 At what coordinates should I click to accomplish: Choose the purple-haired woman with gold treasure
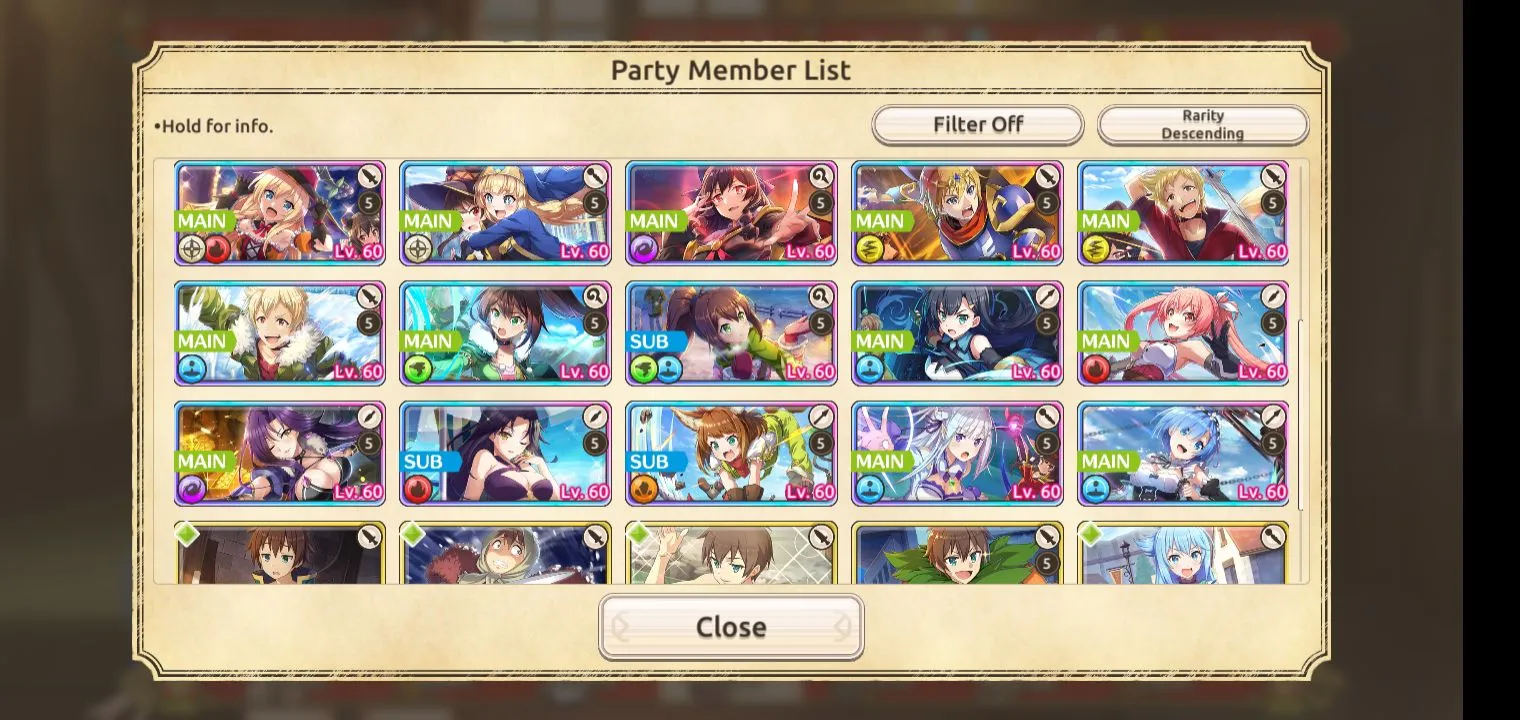pos(280,454)
